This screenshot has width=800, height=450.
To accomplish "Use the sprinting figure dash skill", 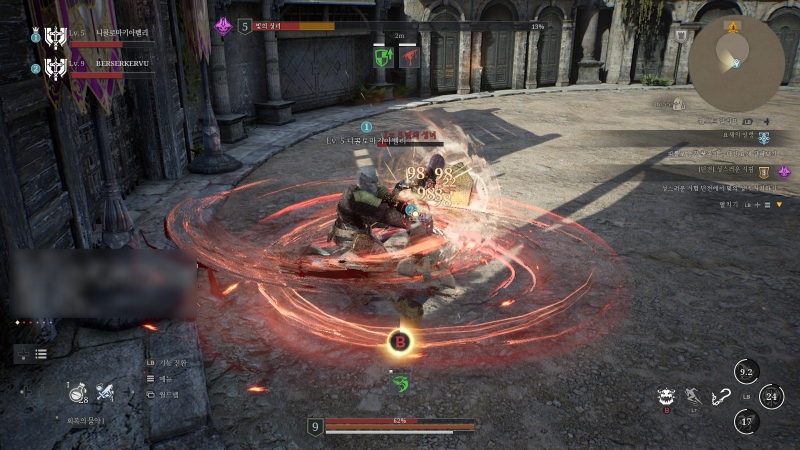I will (691, 397).
